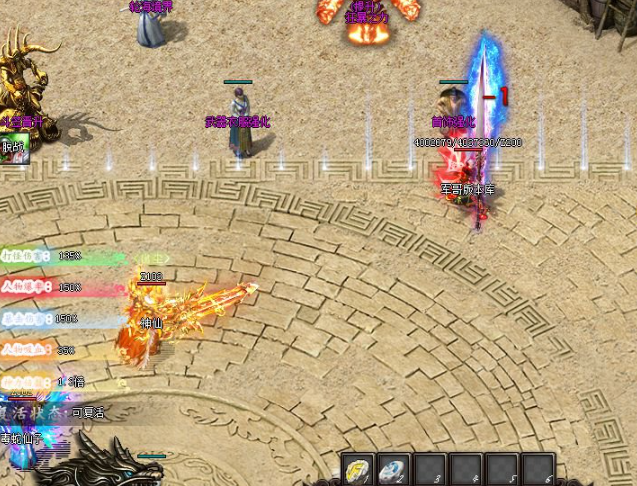The height and width of the screenshot is (486, 637).
Task: Click the 脱战 buff icon
Action: coord(13,149)
